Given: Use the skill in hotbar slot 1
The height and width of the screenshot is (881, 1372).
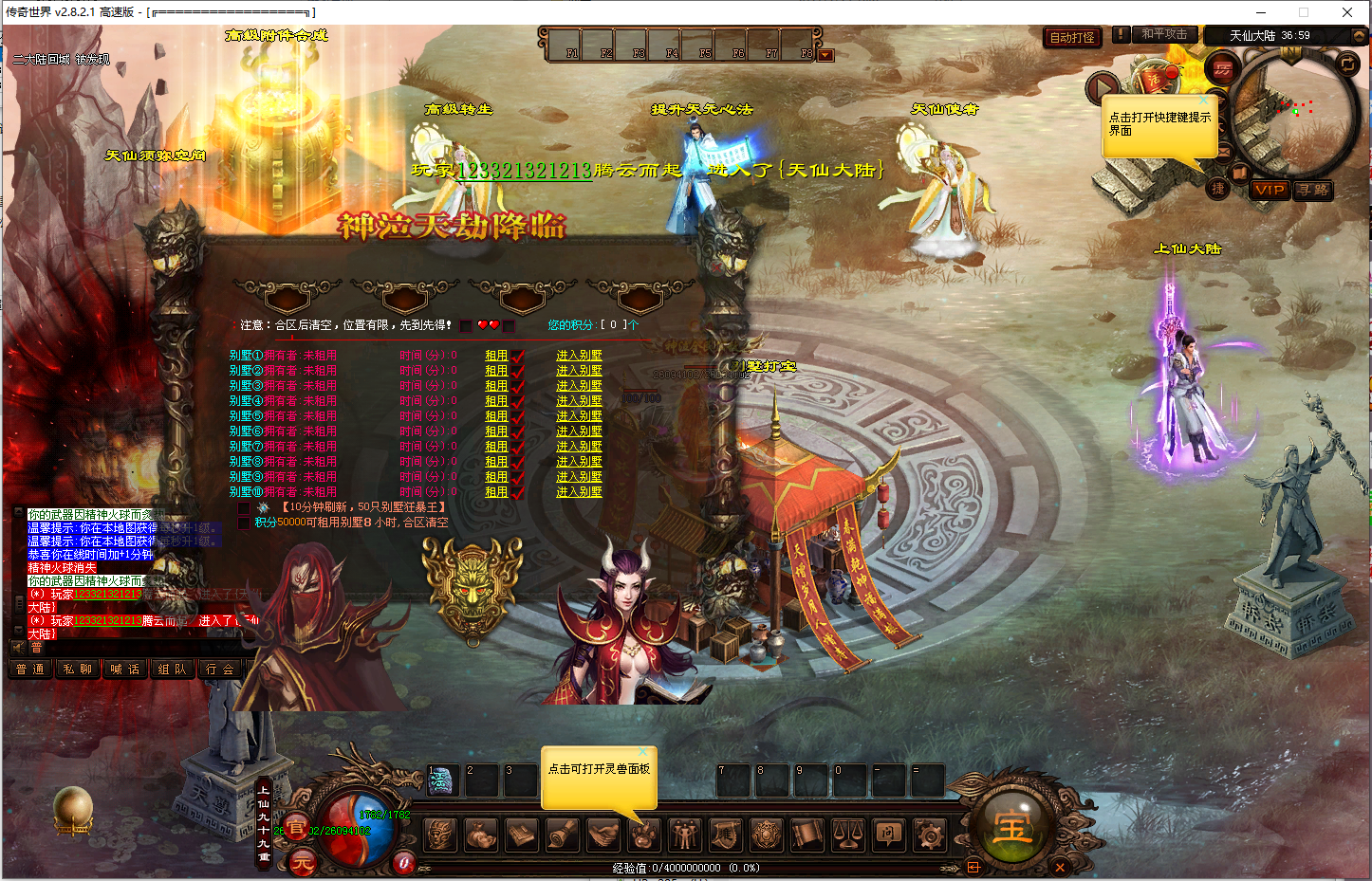Looking at the screenshot, I should [x=442, y=780].
